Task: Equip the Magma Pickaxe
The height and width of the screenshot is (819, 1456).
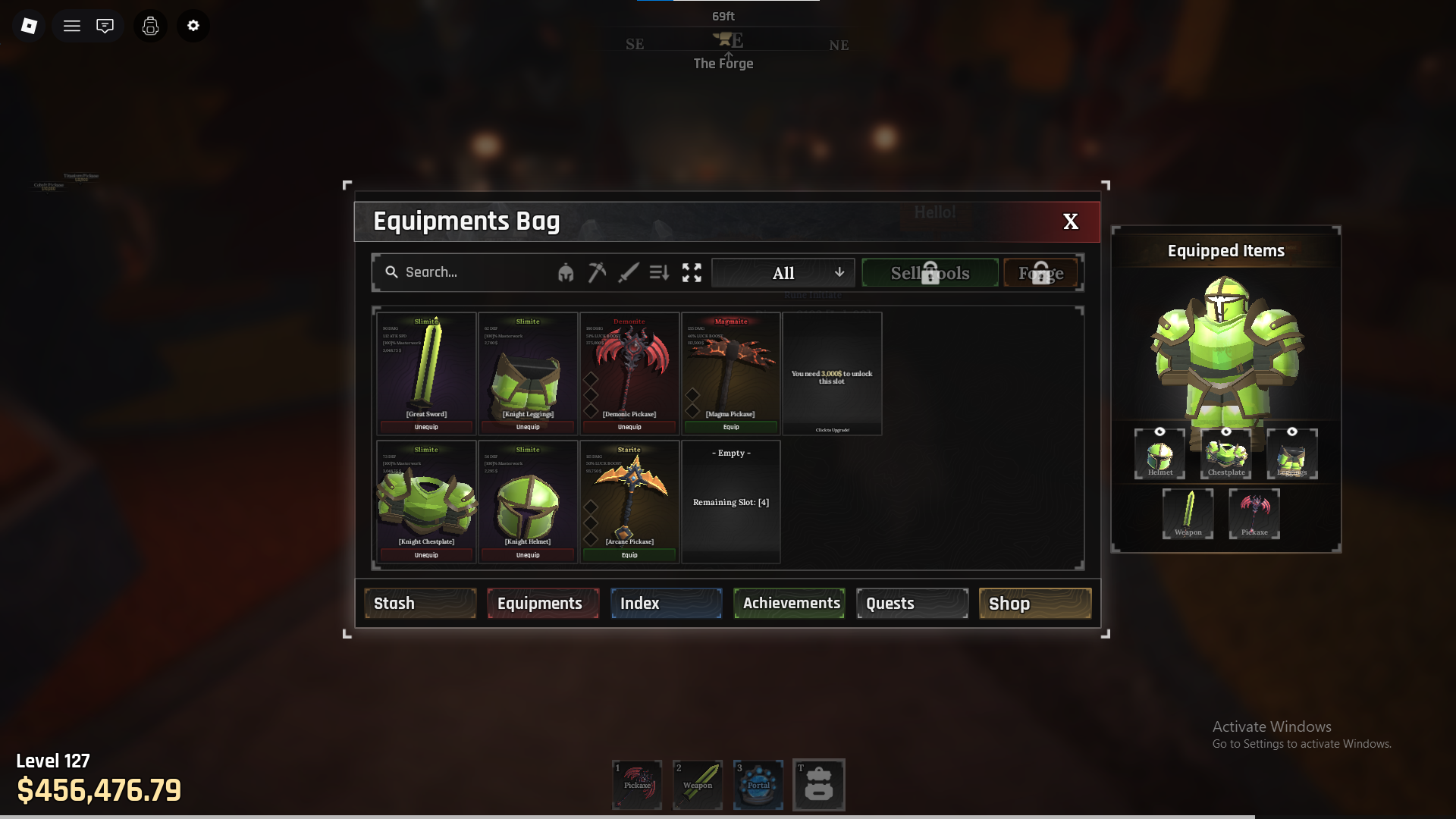Action: [x=731, y=427]
